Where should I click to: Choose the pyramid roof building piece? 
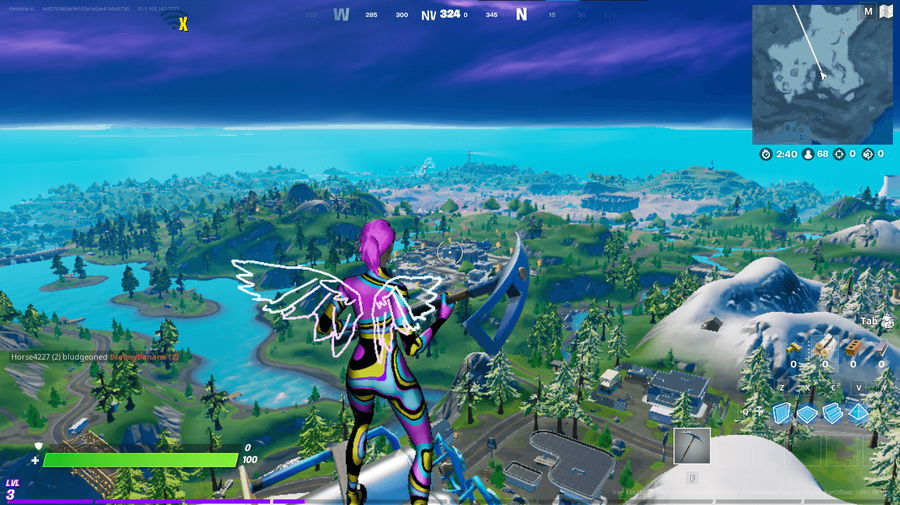pos(857,413)
